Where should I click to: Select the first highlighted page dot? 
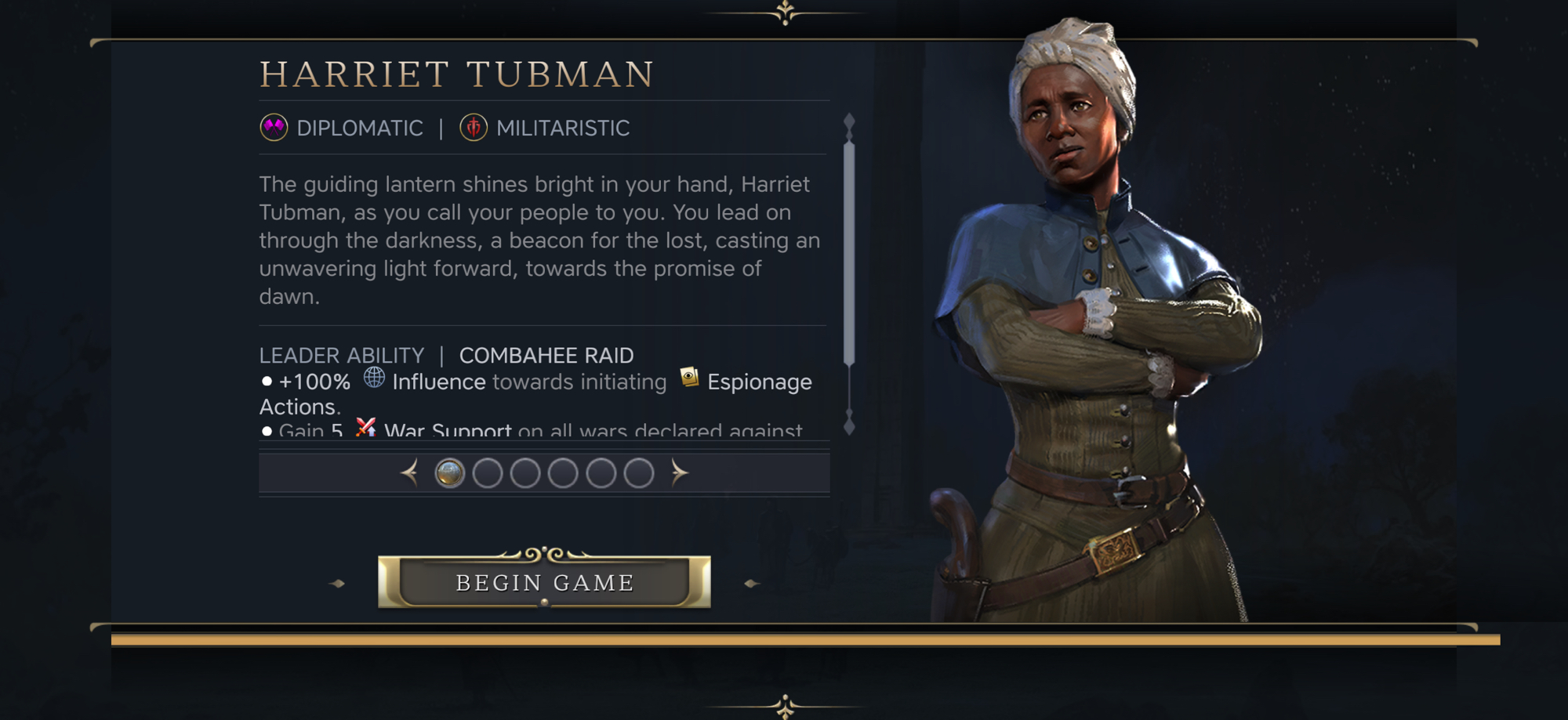(x=450, y=473)
